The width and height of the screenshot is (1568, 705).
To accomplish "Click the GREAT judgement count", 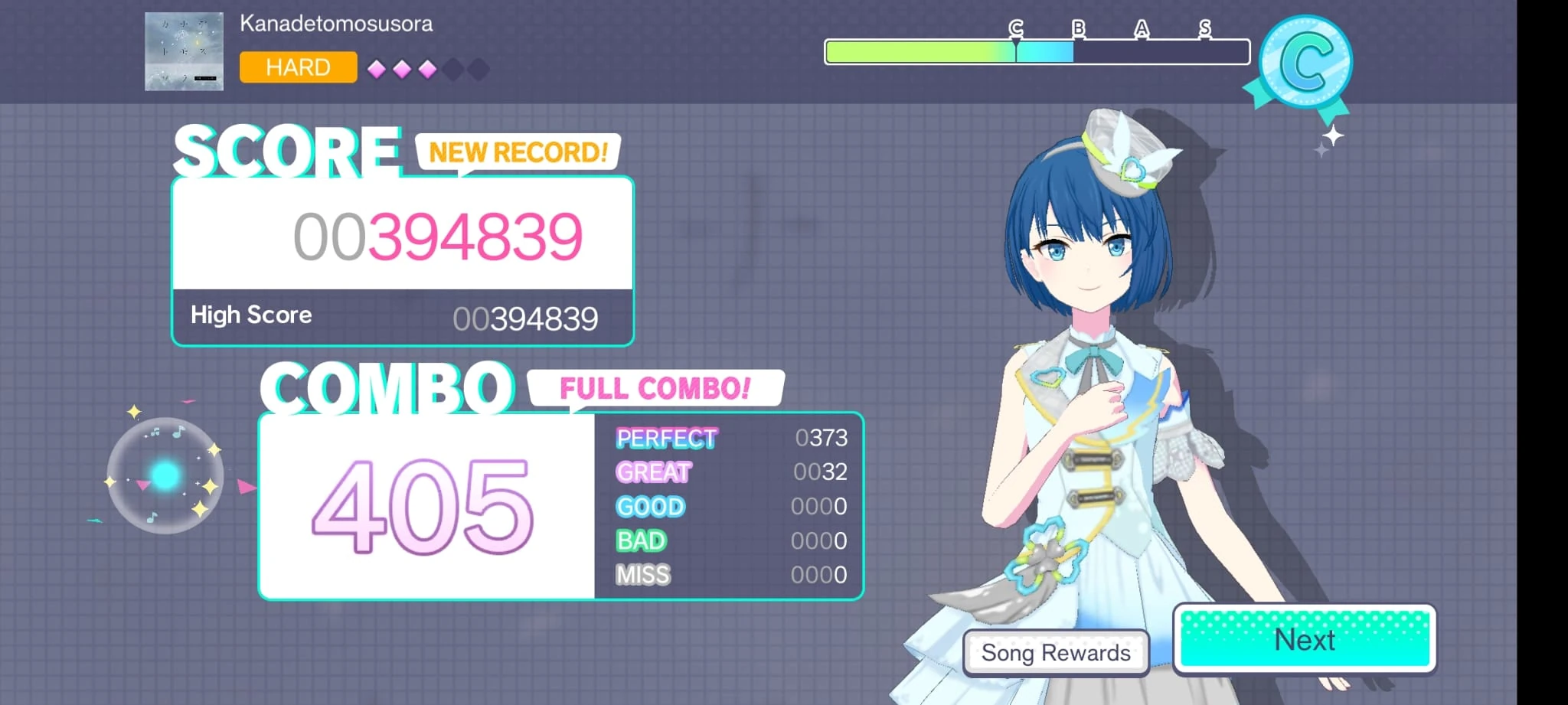I will tap(820, 472).
